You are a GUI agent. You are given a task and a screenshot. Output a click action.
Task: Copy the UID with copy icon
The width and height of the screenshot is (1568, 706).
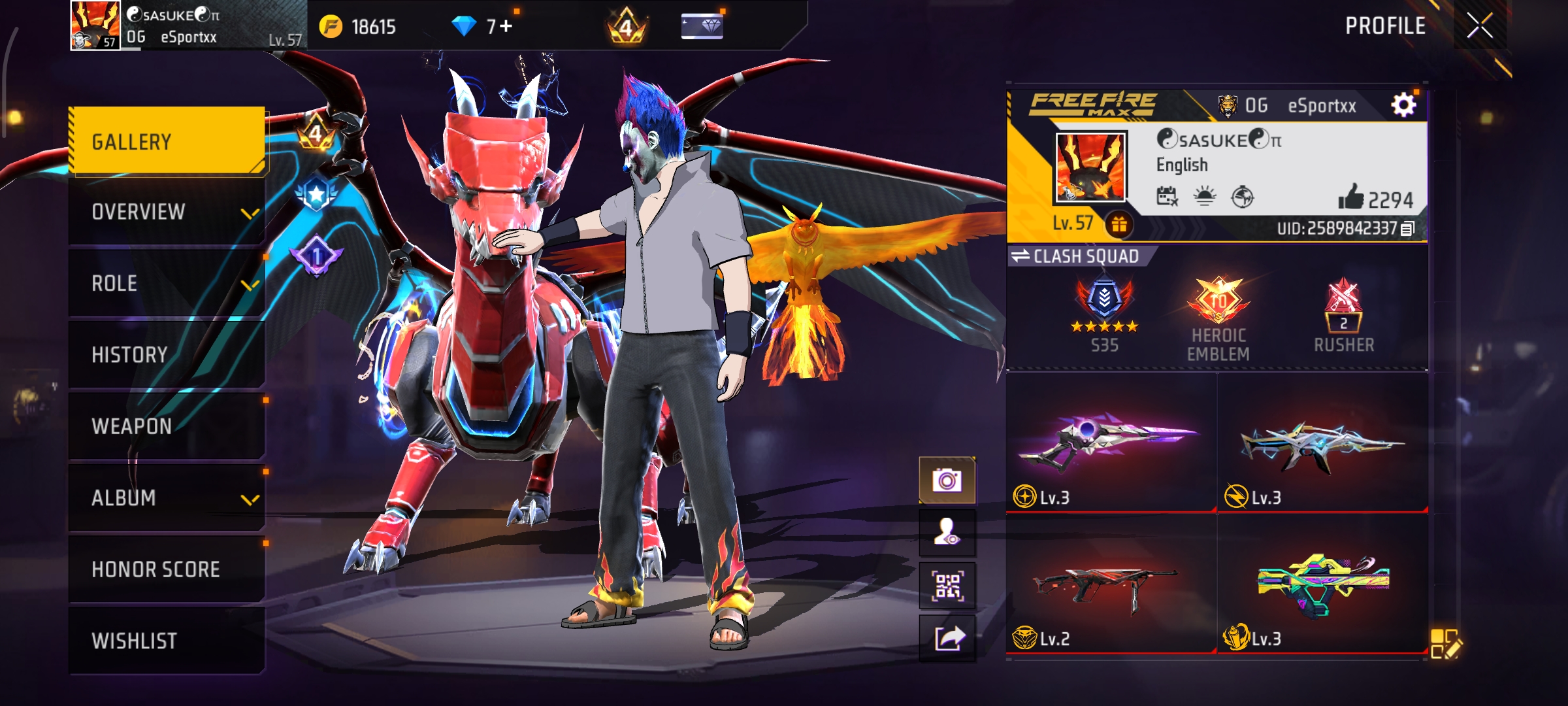point(1408,228)
